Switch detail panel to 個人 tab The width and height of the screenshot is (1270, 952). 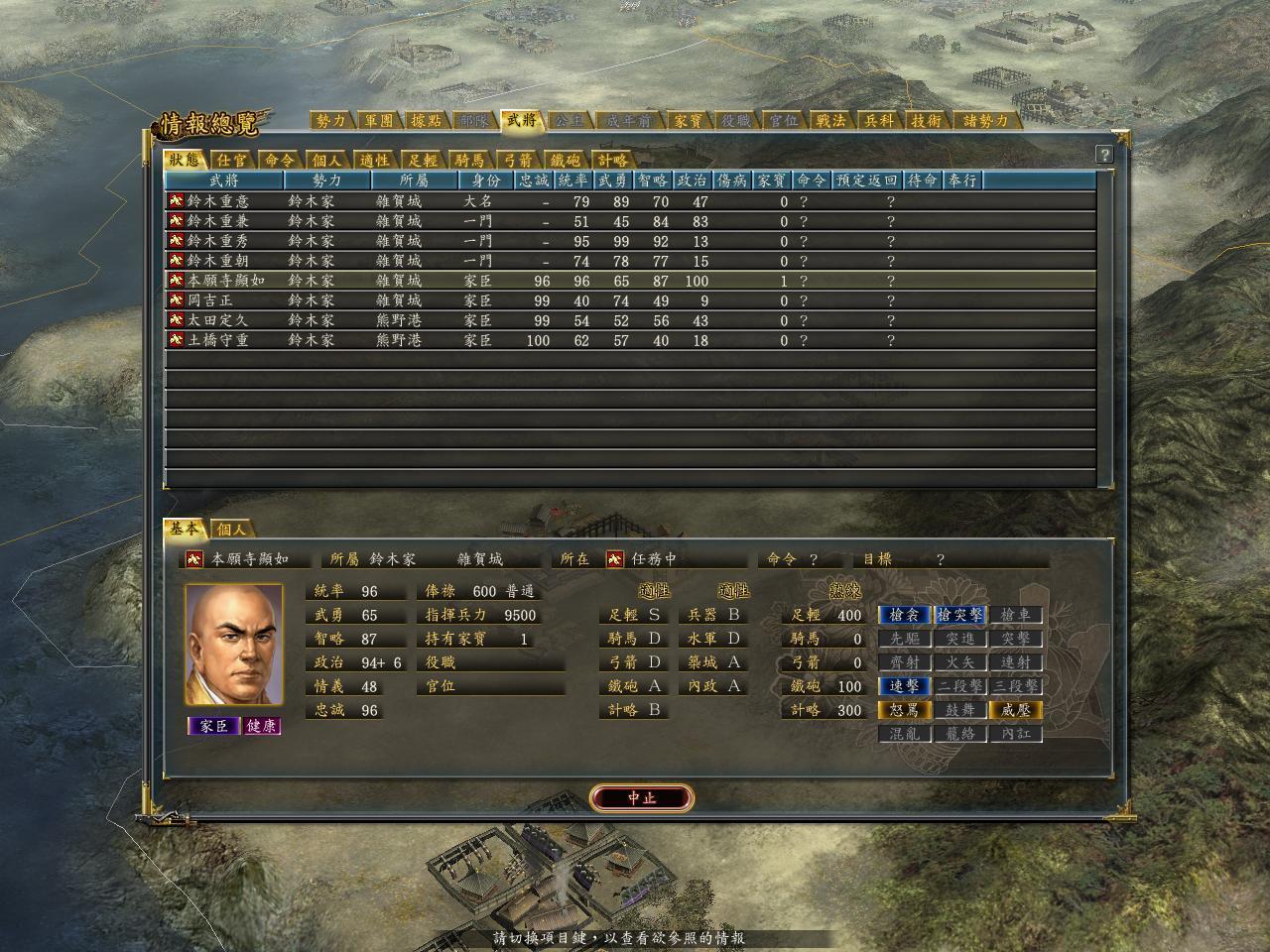click(x=231, y=530)
